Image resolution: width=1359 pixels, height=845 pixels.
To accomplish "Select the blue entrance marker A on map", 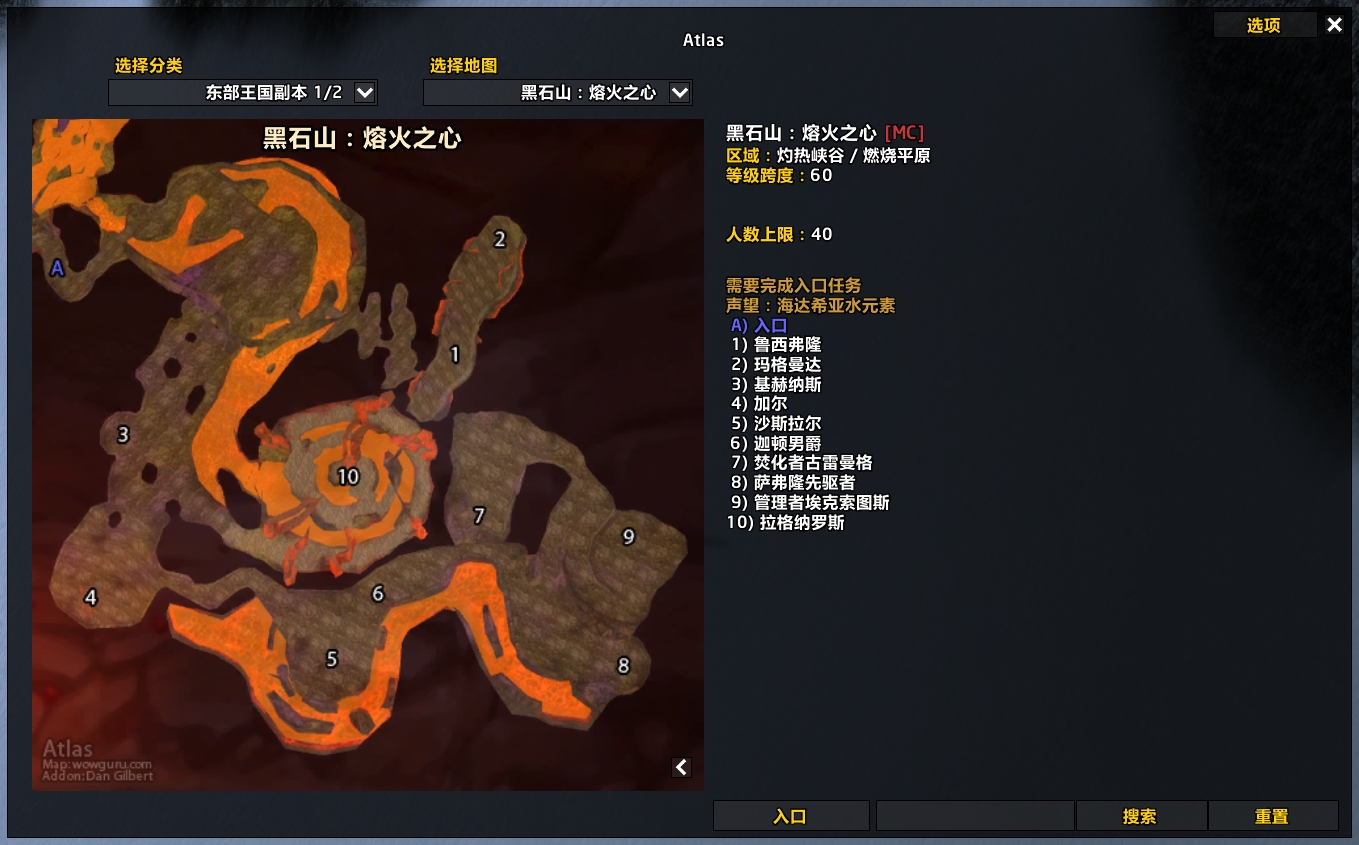I will [57, 267].
